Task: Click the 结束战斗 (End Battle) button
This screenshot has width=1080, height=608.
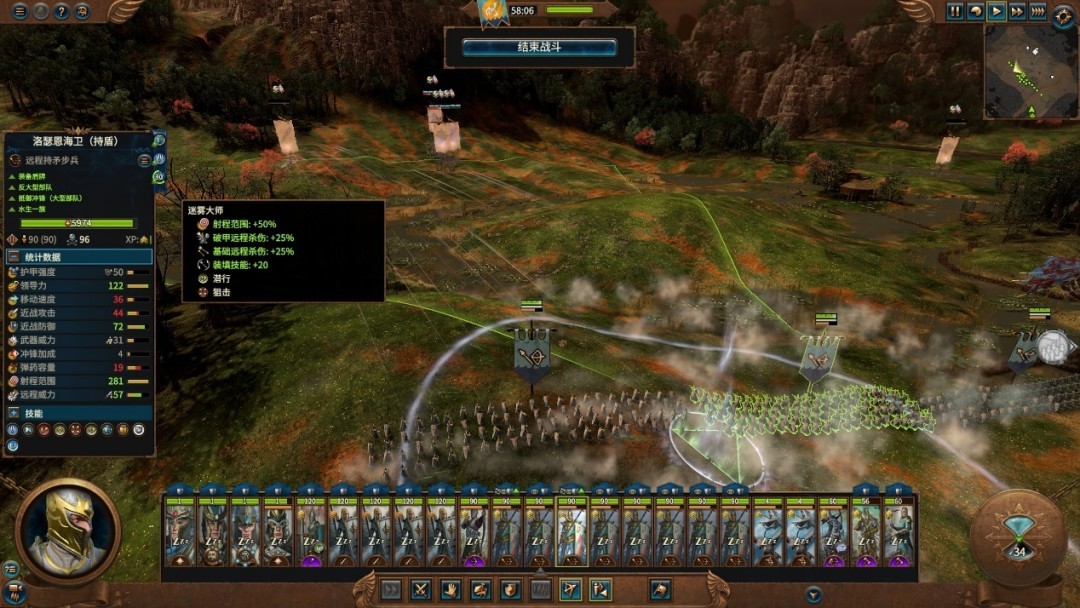Action: click(539, 47)
